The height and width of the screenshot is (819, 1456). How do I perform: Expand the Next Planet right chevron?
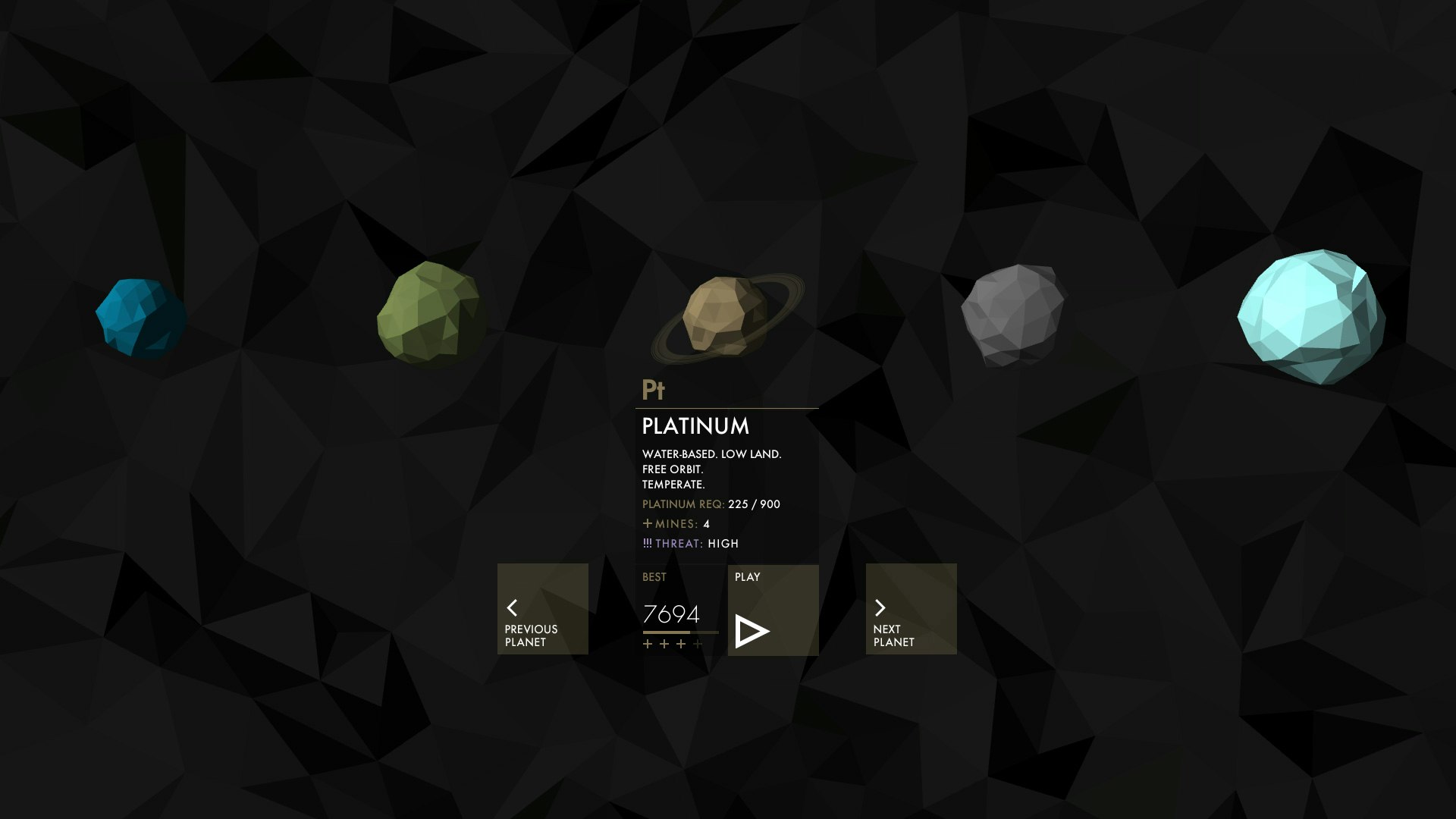[x=880, y=607]
